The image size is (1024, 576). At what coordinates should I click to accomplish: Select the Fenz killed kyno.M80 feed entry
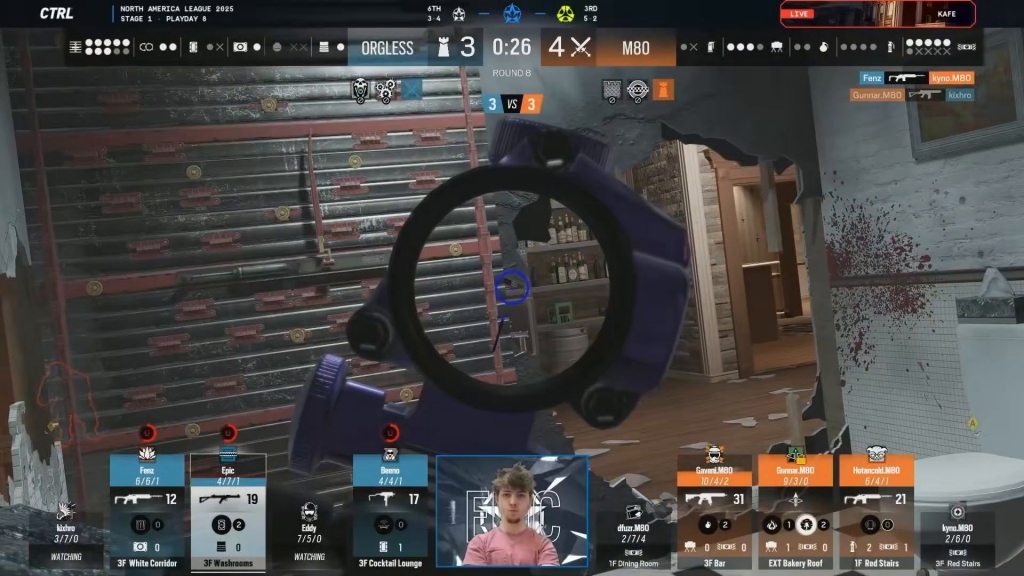(916, 78)
